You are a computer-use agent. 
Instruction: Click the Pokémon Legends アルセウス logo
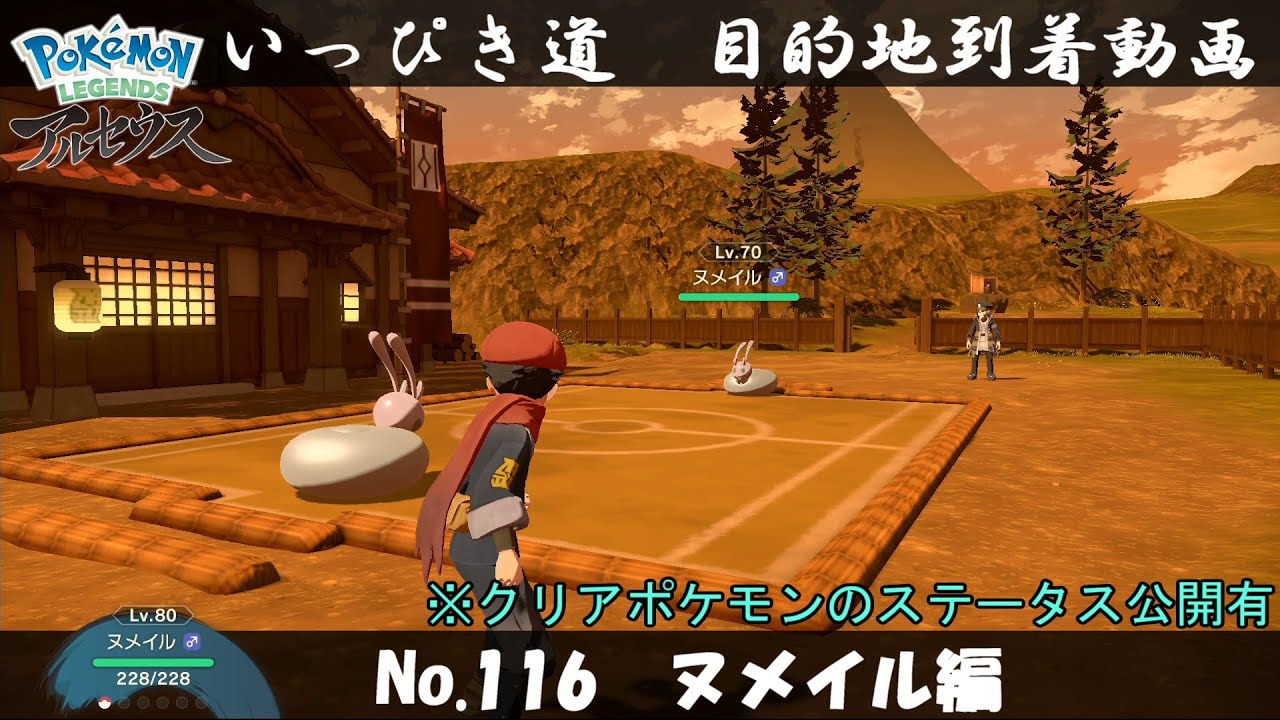click(105, 90)
